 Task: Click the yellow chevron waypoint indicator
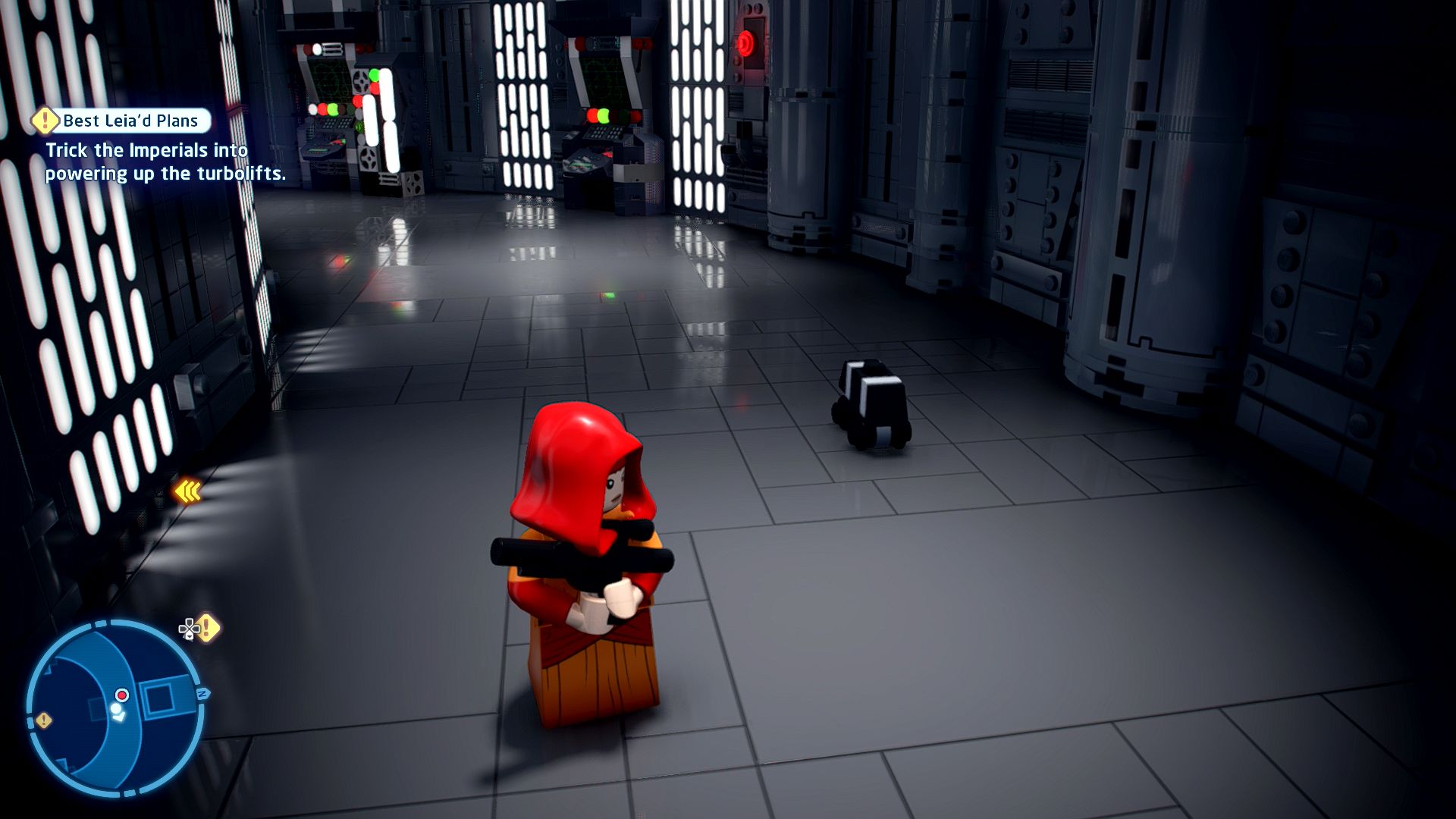click(x=187, y=492)
